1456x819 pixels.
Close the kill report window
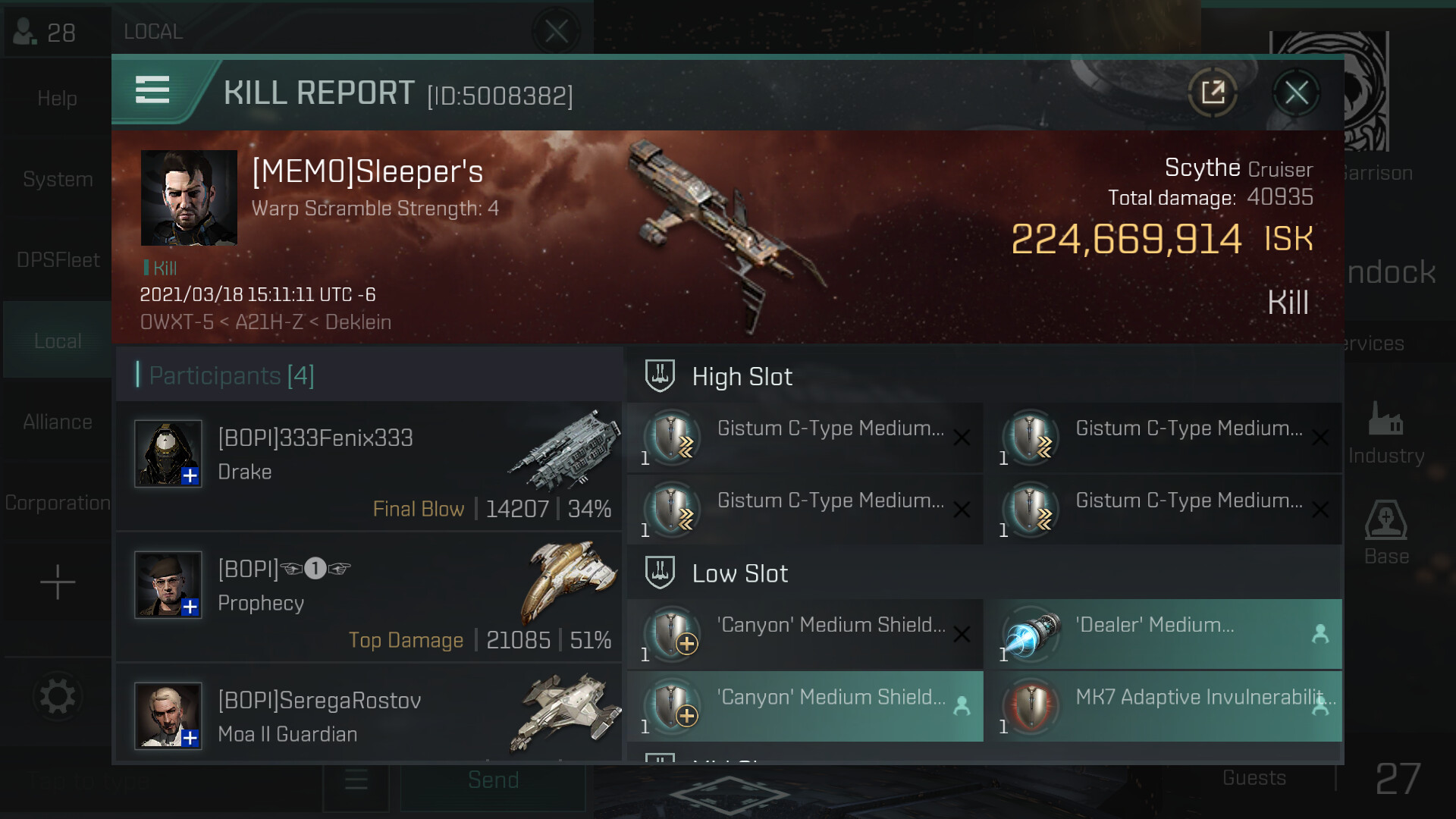pyautogui.click(x=1296, y=93)
